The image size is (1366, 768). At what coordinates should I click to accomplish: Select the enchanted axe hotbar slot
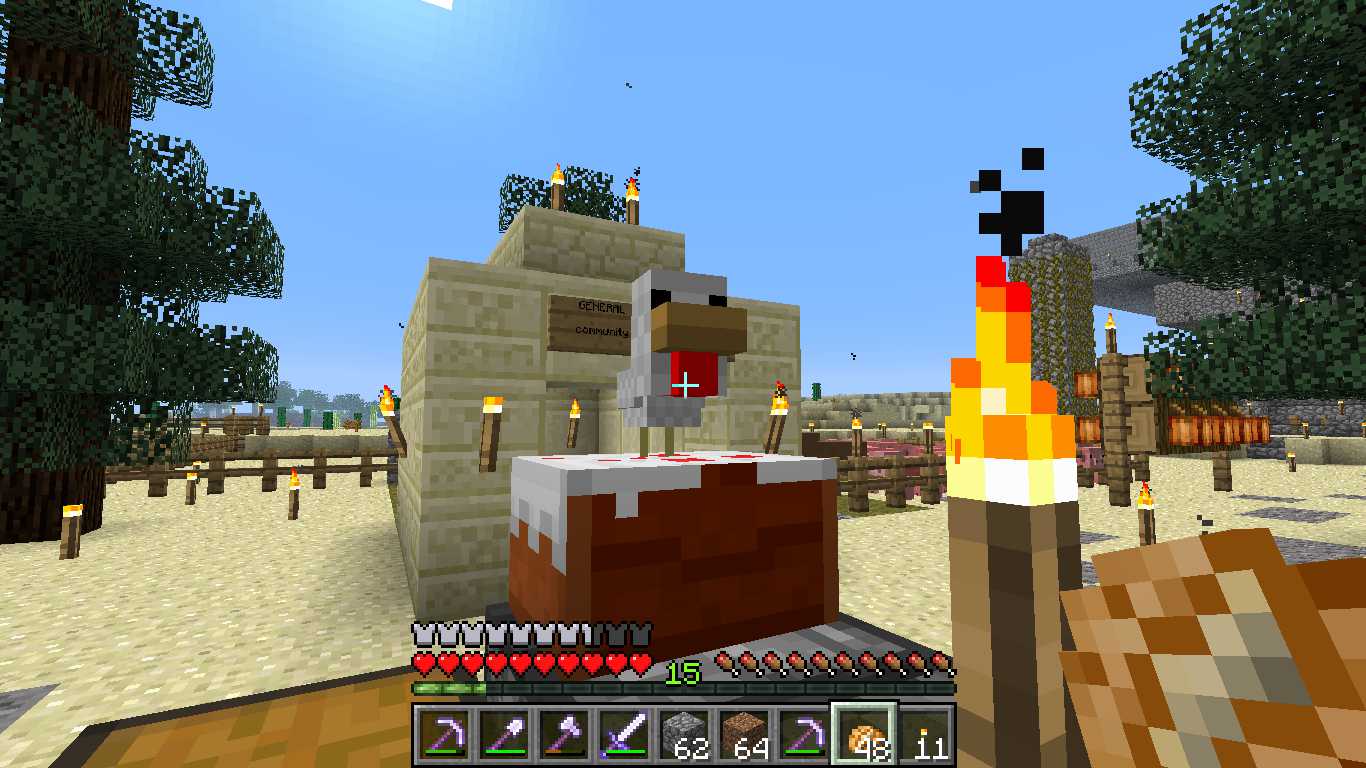click(563, 735)
